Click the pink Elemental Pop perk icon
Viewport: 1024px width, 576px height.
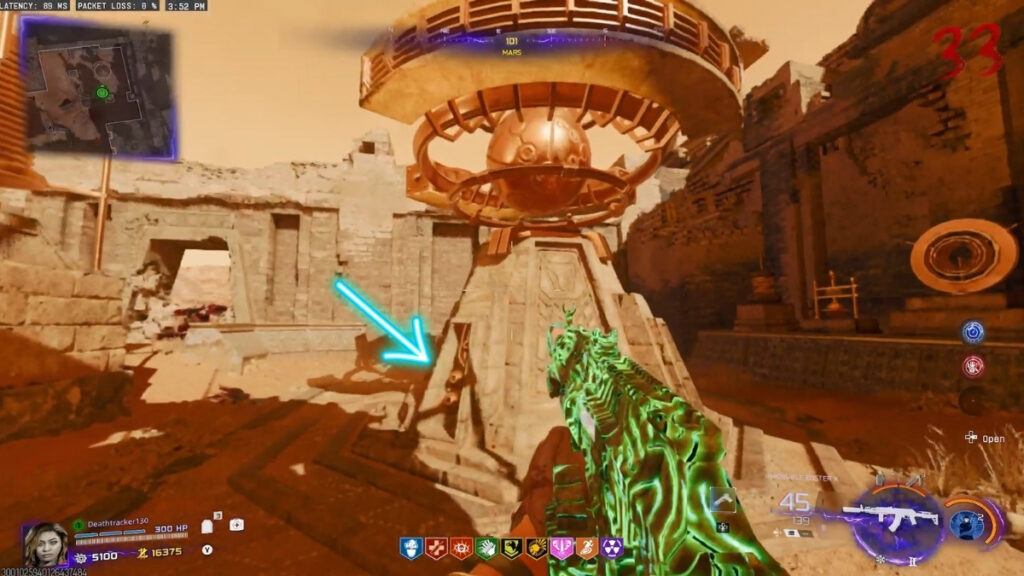560,547
